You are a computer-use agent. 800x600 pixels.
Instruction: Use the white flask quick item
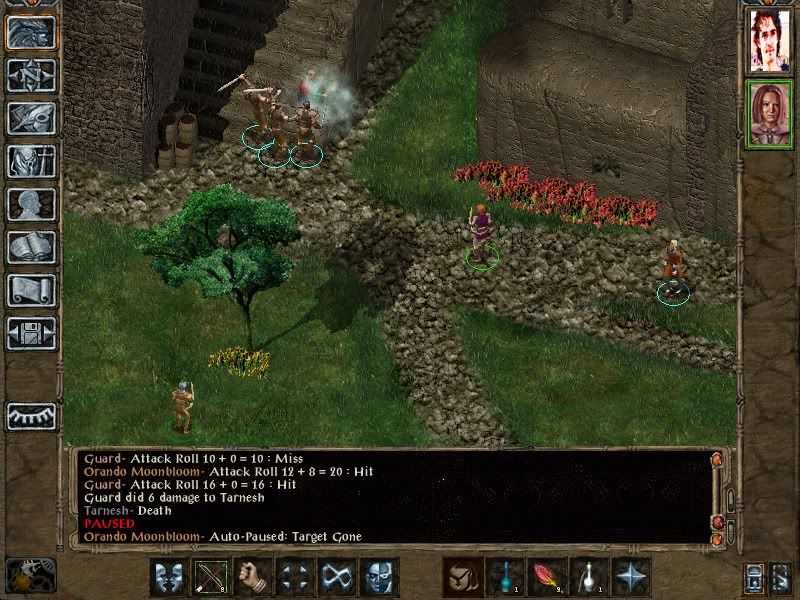589,577
